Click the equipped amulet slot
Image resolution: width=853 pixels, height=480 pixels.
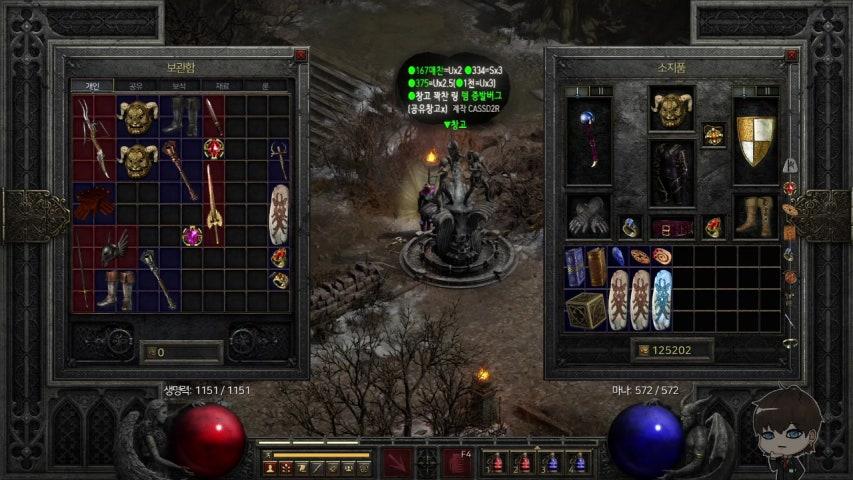(x=713, y=133)
